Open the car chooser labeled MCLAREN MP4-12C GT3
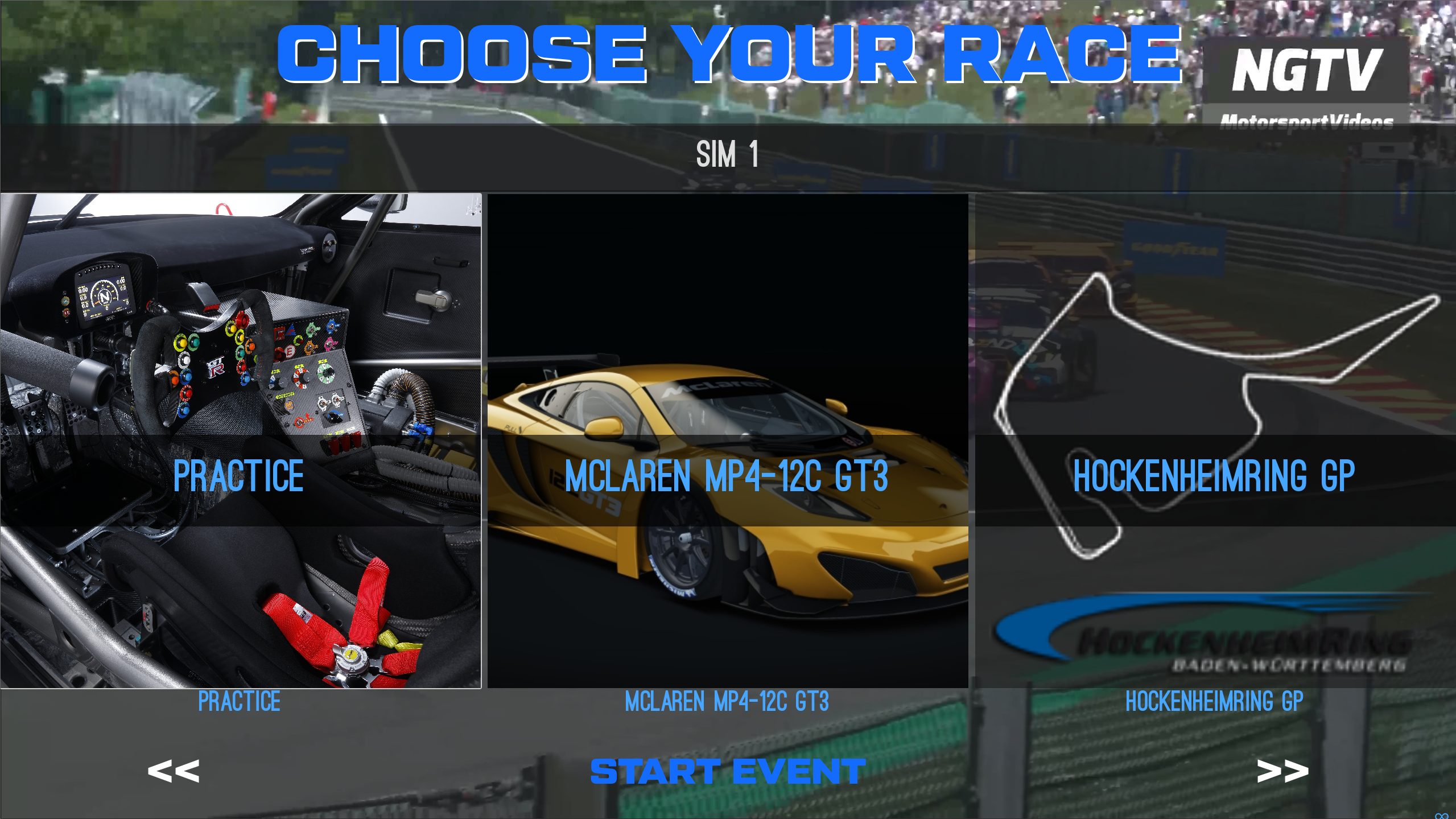1456x819 pixels. pyautogui.click(x=728, y=476)
